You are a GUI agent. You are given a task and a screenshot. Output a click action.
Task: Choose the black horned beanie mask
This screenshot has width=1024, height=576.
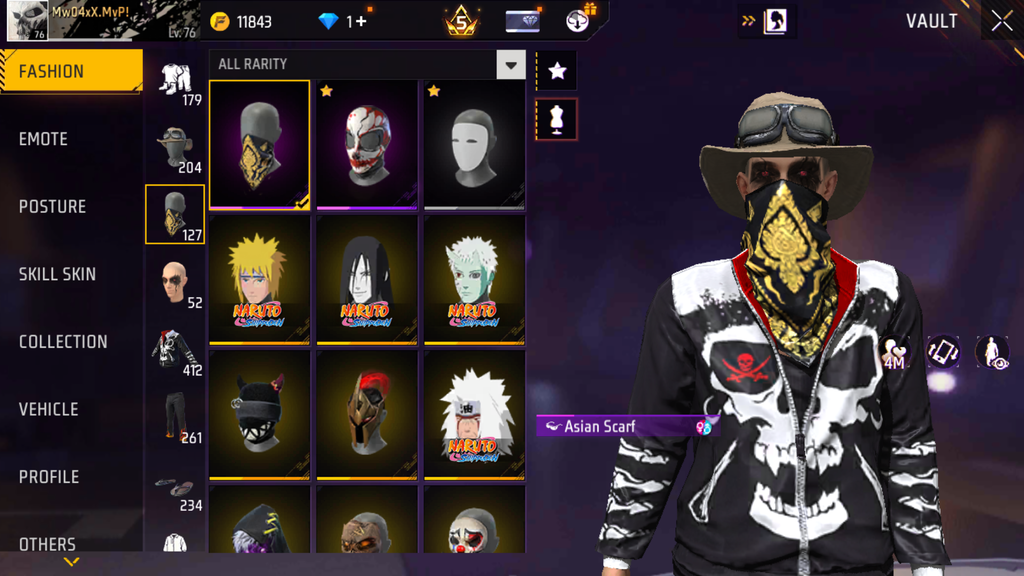click(x=259, y=413)
